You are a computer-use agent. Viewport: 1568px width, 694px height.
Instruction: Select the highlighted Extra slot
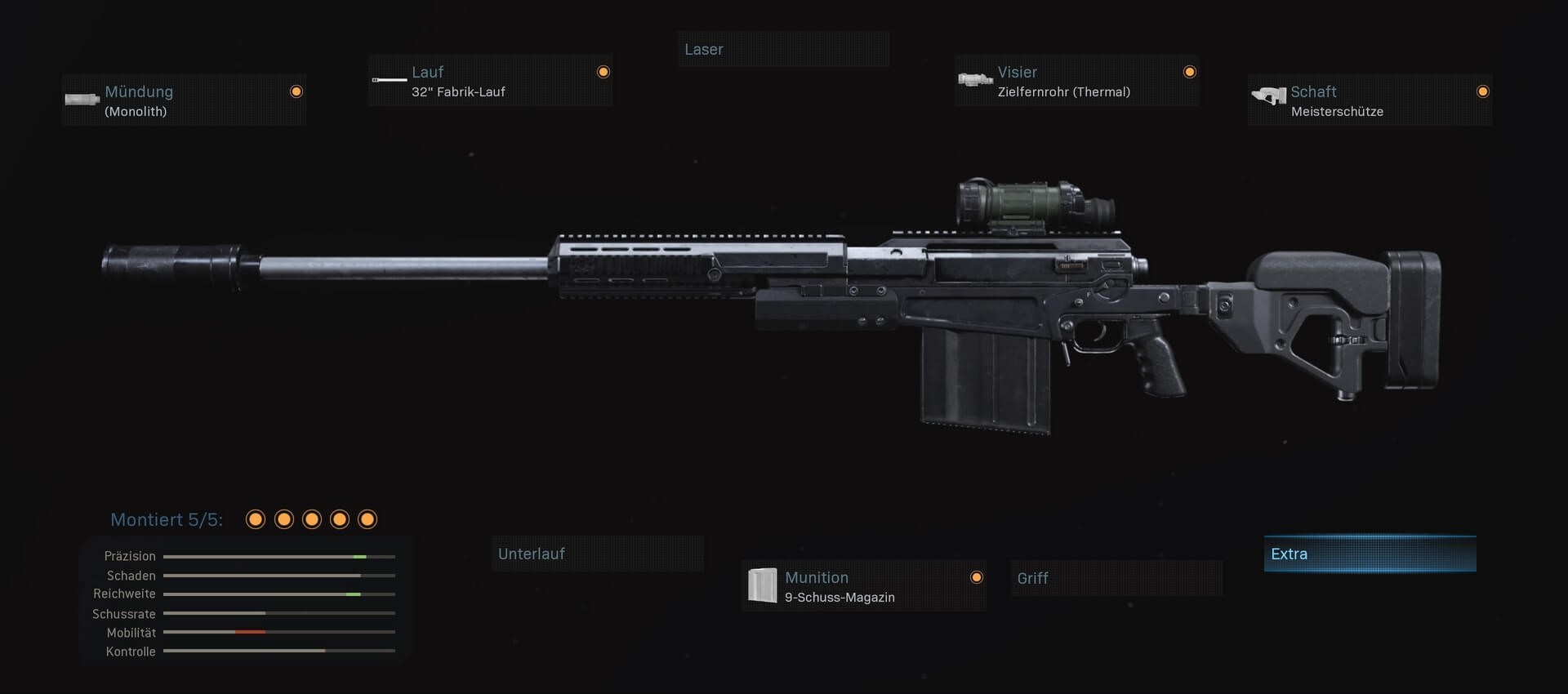(1370, 554)
